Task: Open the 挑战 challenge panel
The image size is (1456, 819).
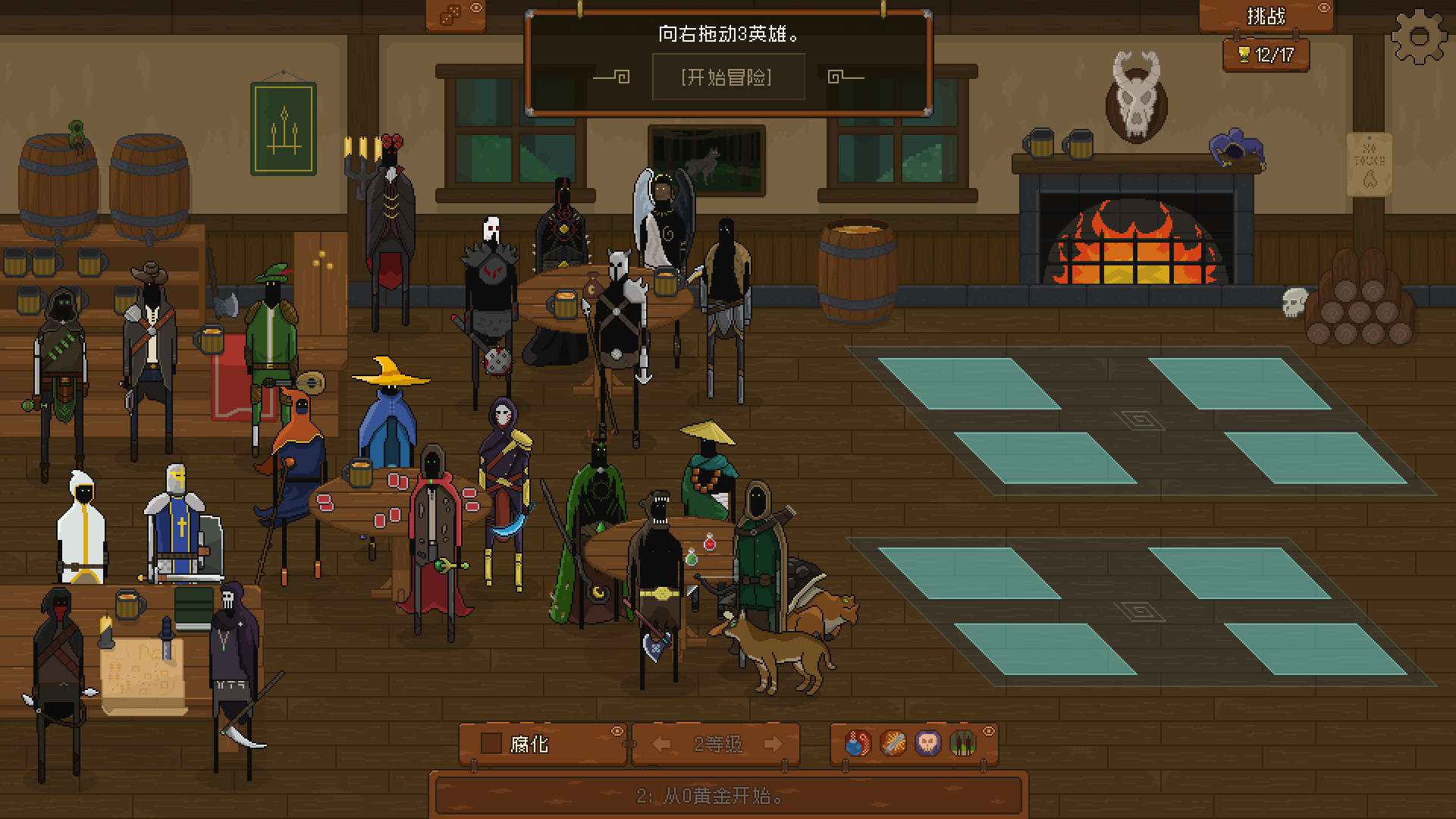Action: 1265,17
